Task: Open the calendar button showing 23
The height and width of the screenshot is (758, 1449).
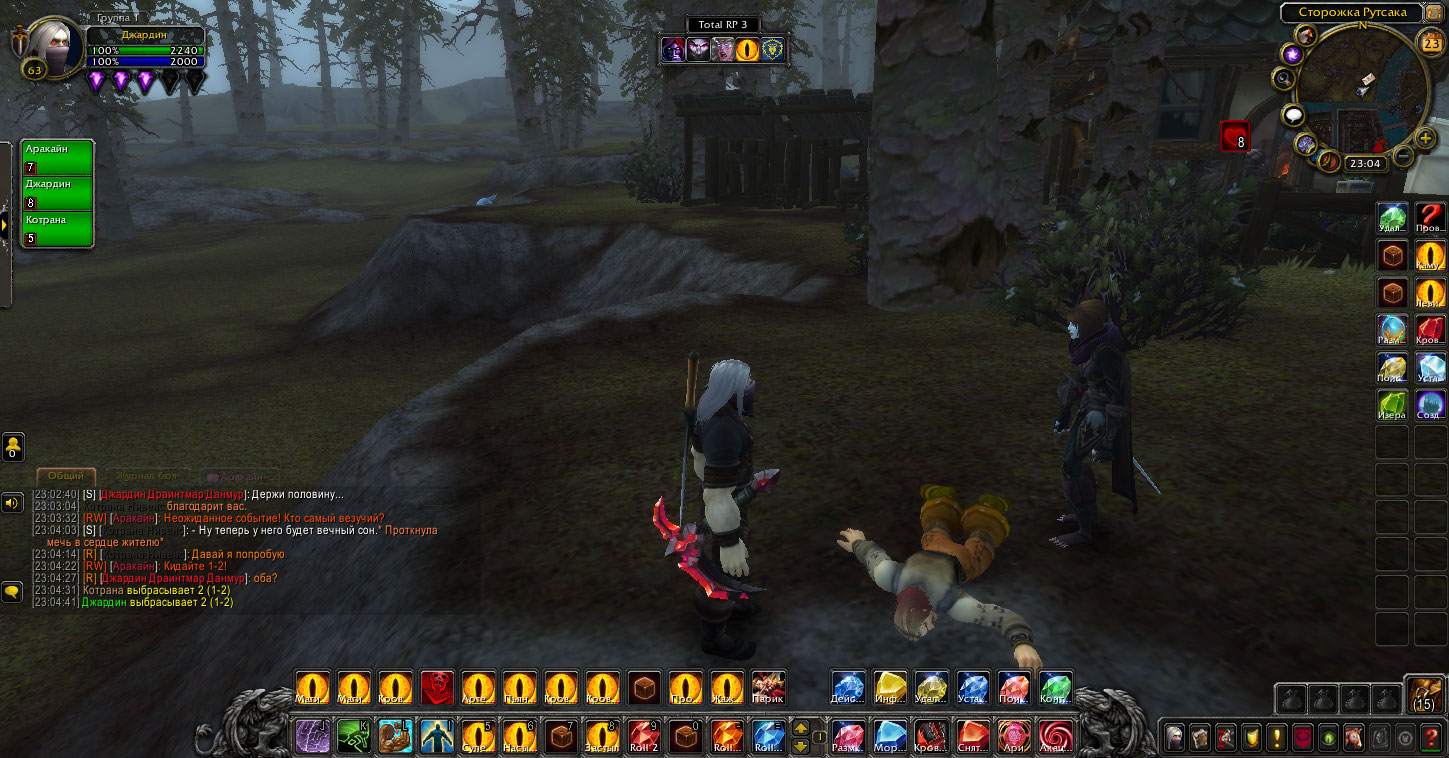Action: pyautogui.click(x=1431, y=42)
